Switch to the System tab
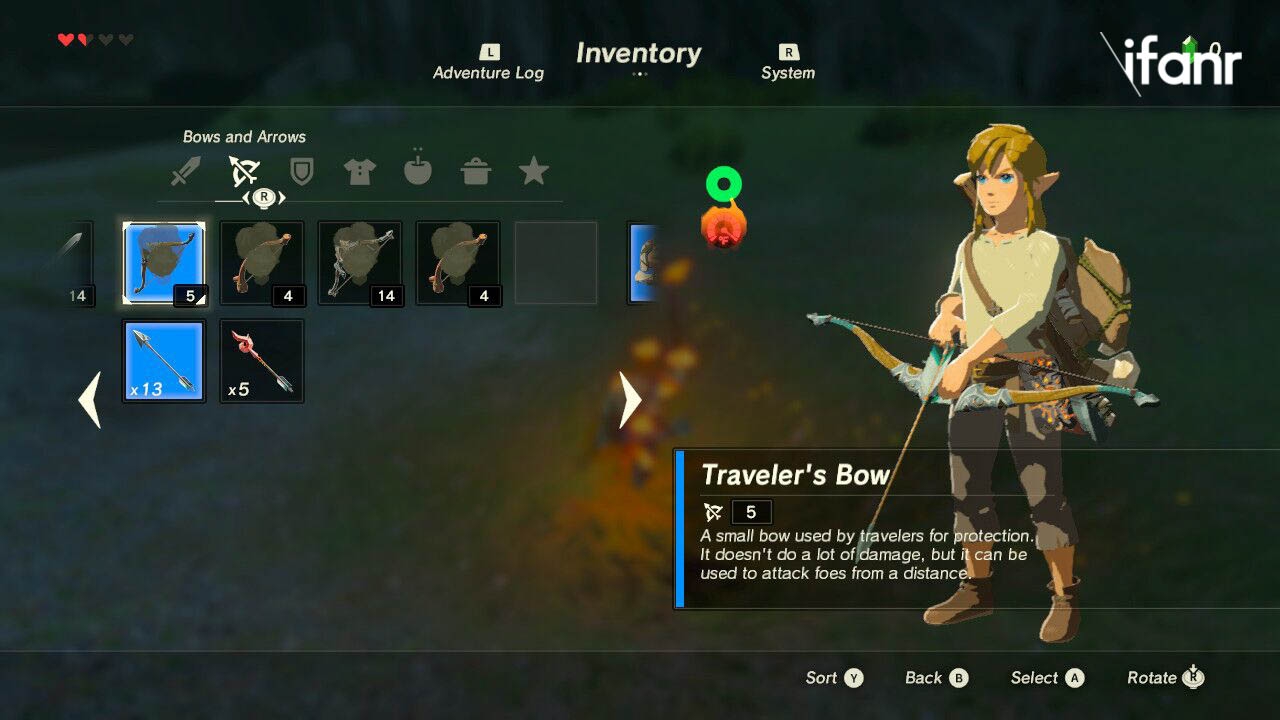This screenshot has width=1280, height=720. [x=788, y=64]
